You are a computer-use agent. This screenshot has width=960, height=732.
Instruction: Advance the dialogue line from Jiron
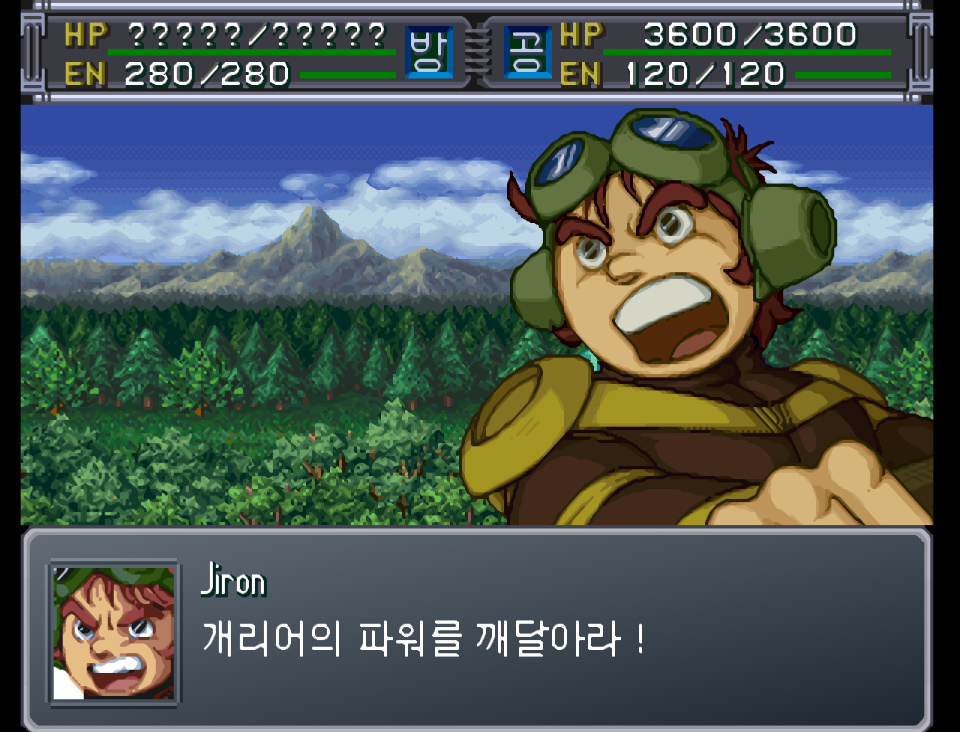pos(423,638)
